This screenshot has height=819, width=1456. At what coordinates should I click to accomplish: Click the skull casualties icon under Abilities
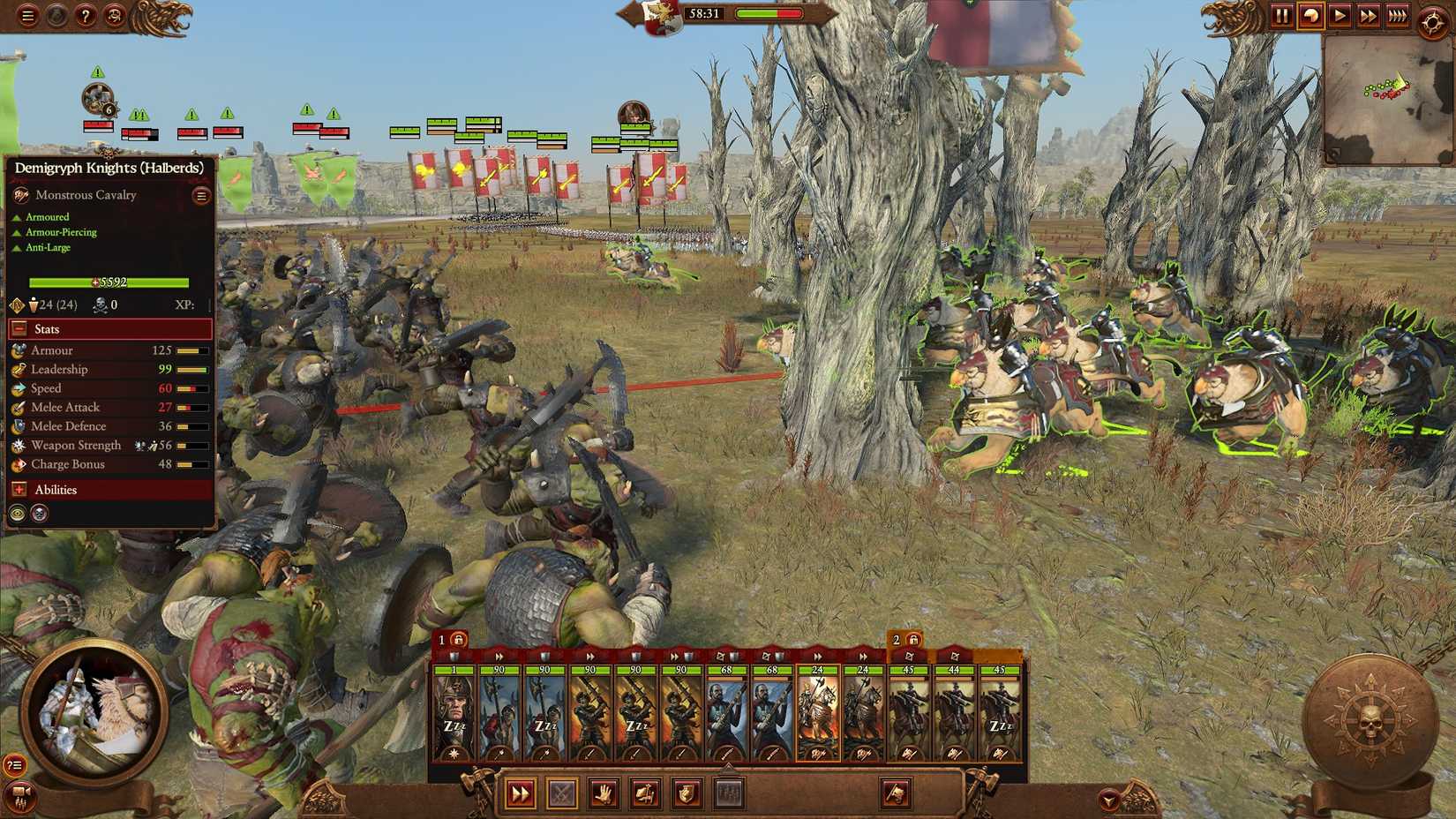coord(39,514)
